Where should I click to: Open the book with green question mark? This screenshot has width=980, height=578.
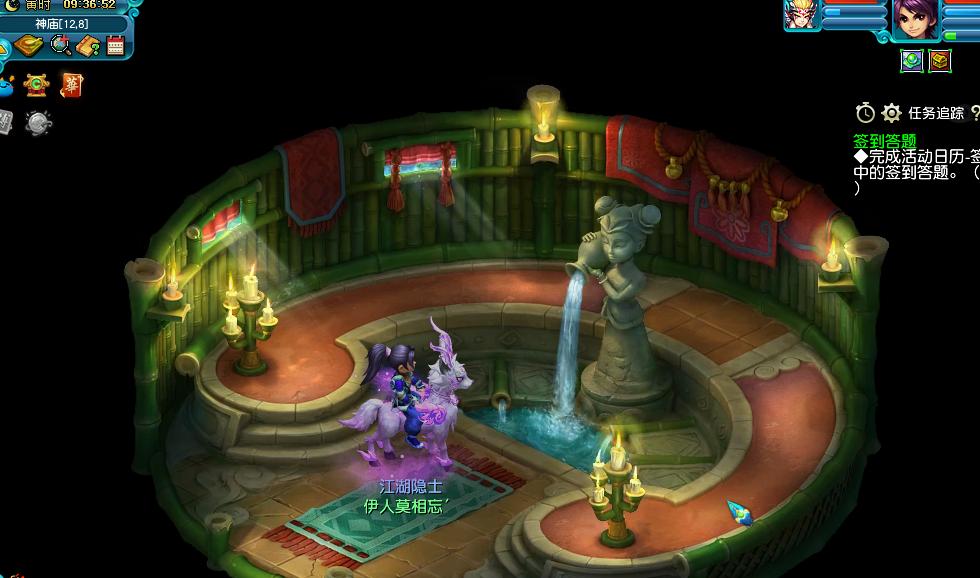point(88,45)
